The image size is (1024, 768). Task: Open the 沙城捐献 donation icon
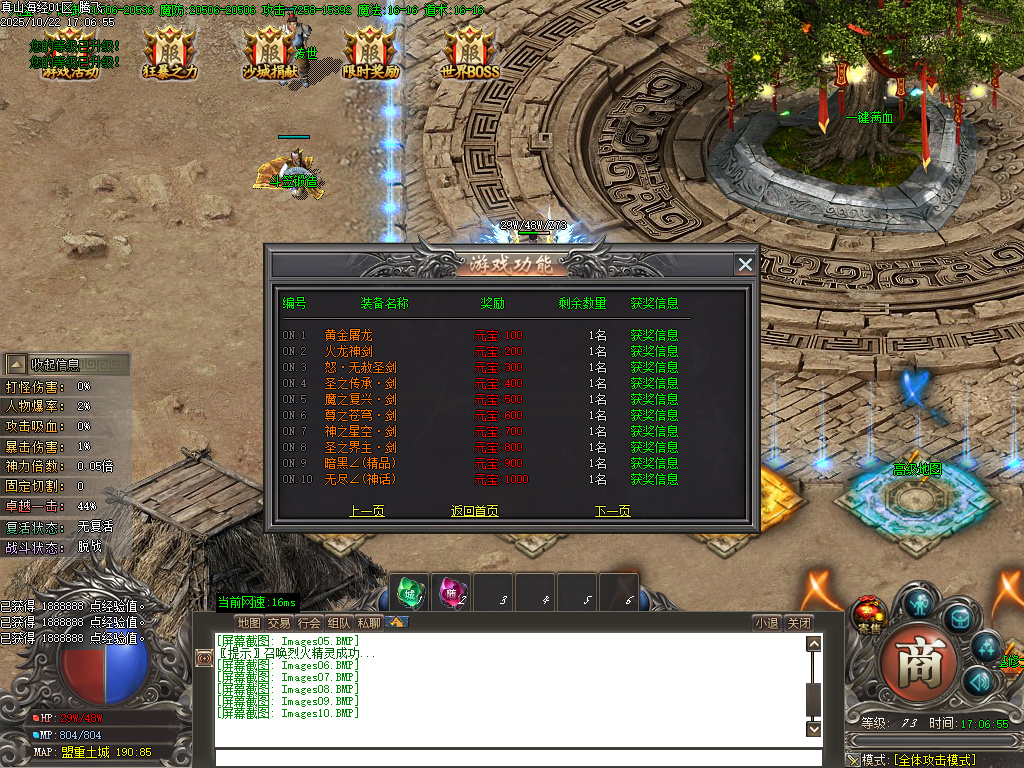coord(270,52)
